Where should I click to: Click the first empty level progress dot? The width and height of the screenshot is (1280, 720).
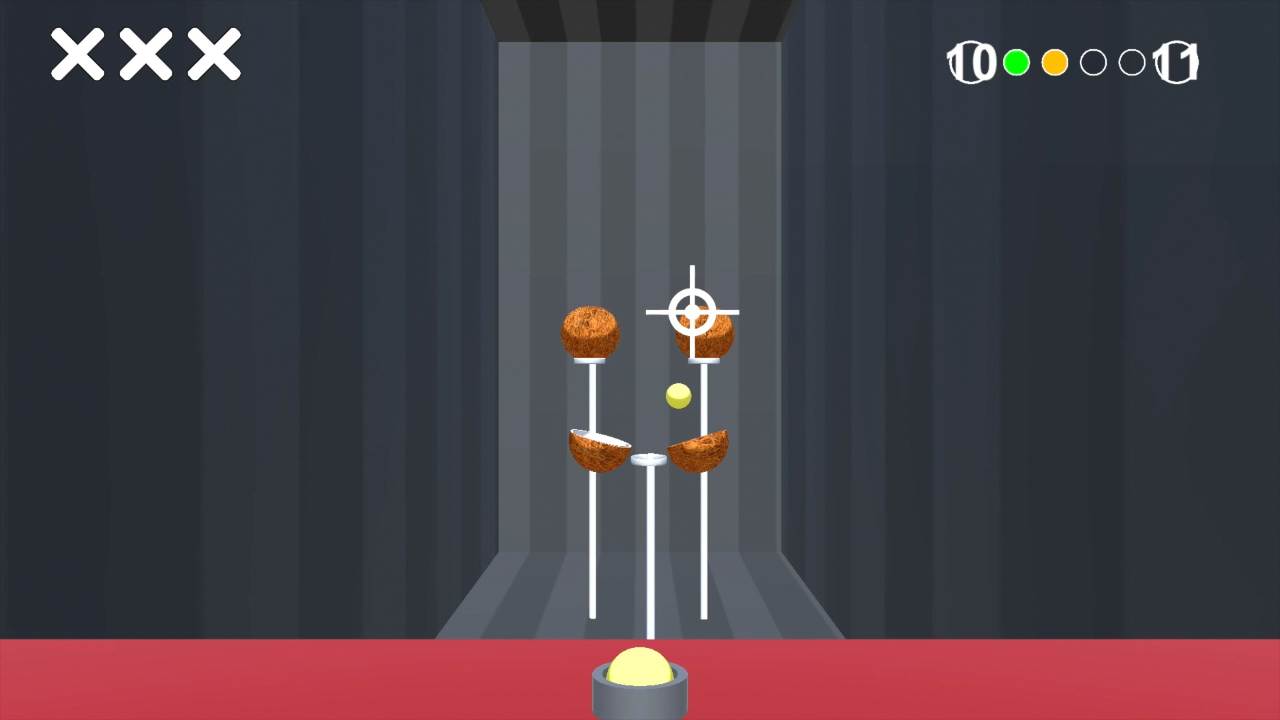click(1093, 62)
